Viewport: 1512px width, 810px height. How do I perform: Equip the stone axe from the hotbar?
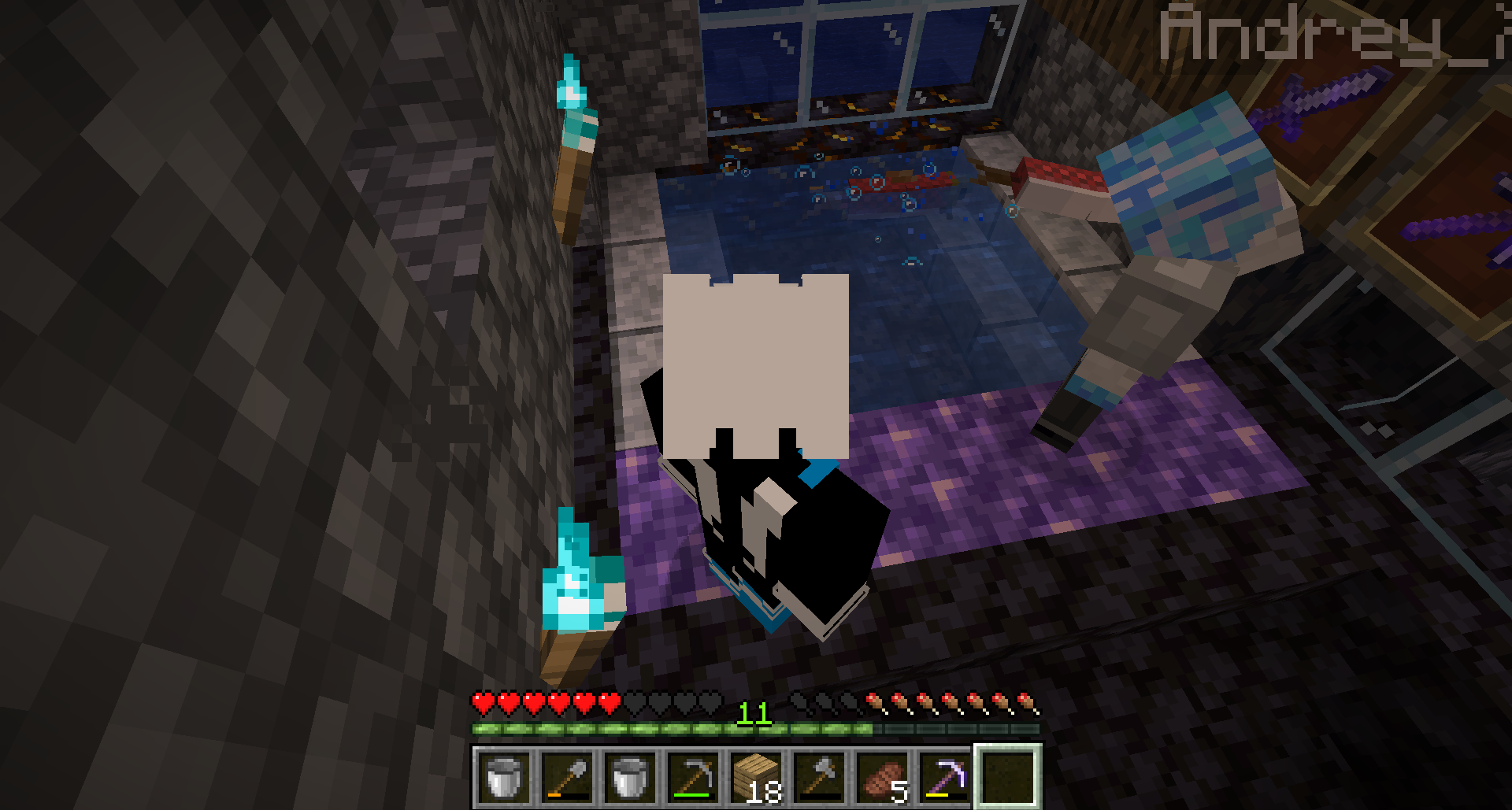[x=820, y=776]
